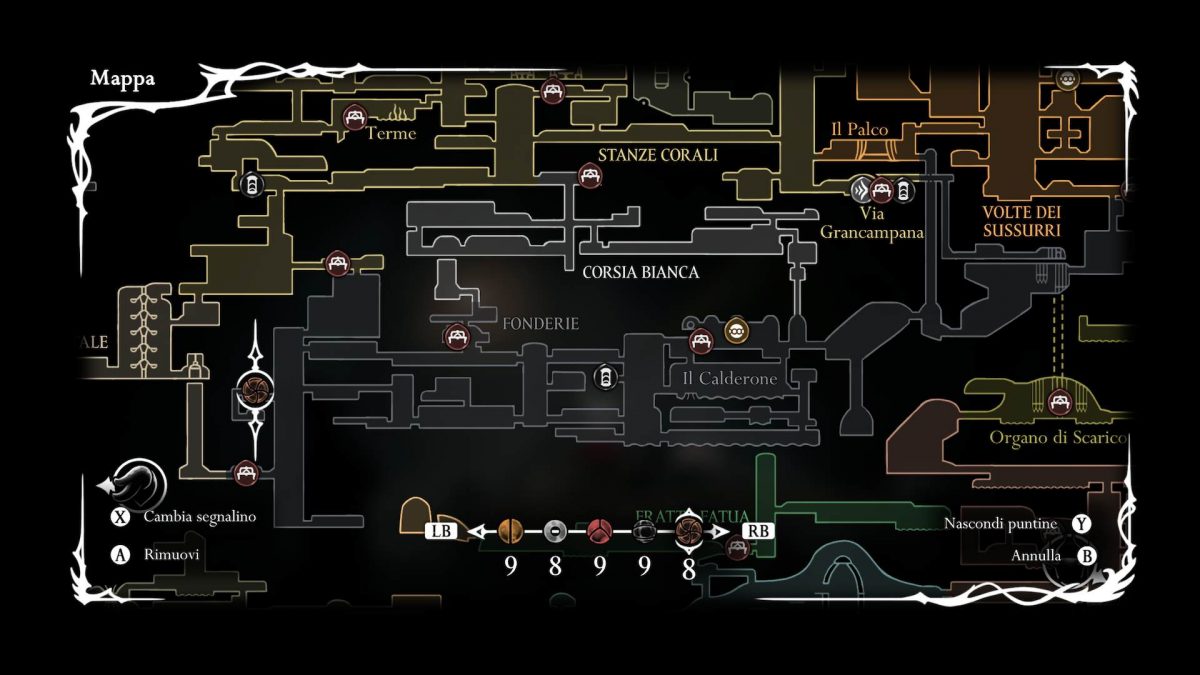This screenshot has height=675, width=1200.
Task: Select the orange split-circle marker type
Action: pos(511,531)
